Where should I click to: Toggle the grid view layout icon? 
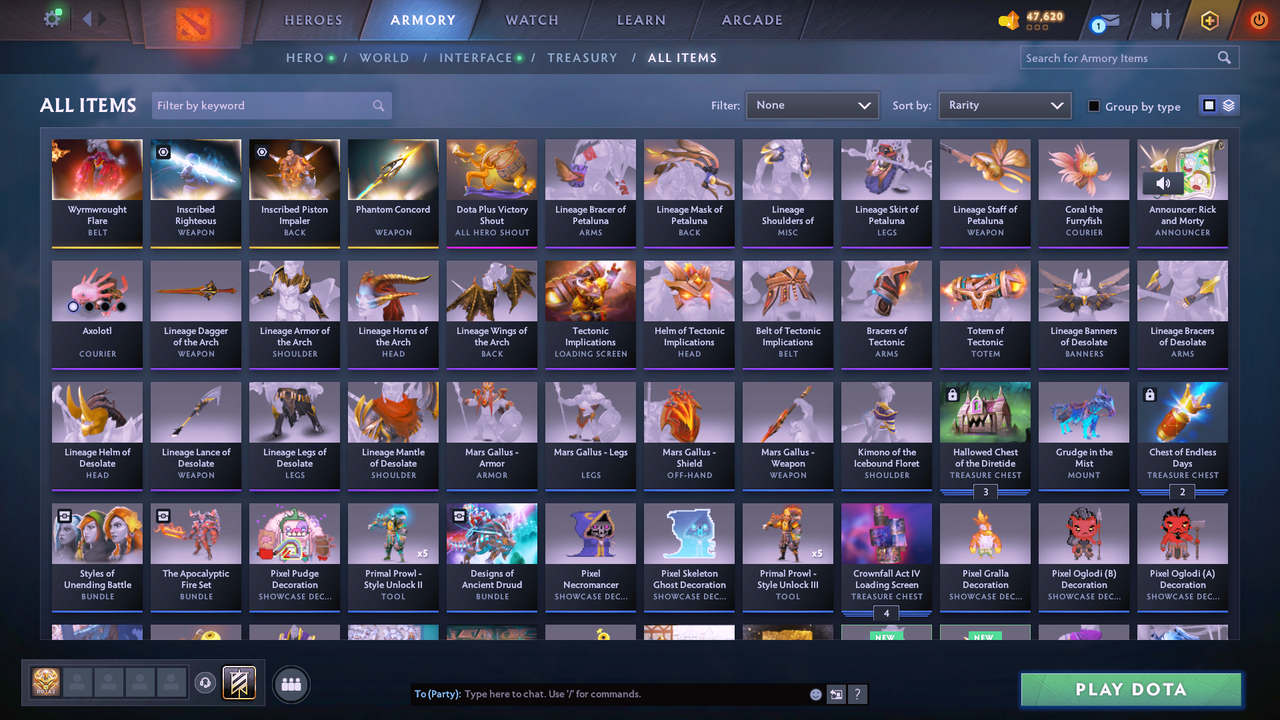1211,105
